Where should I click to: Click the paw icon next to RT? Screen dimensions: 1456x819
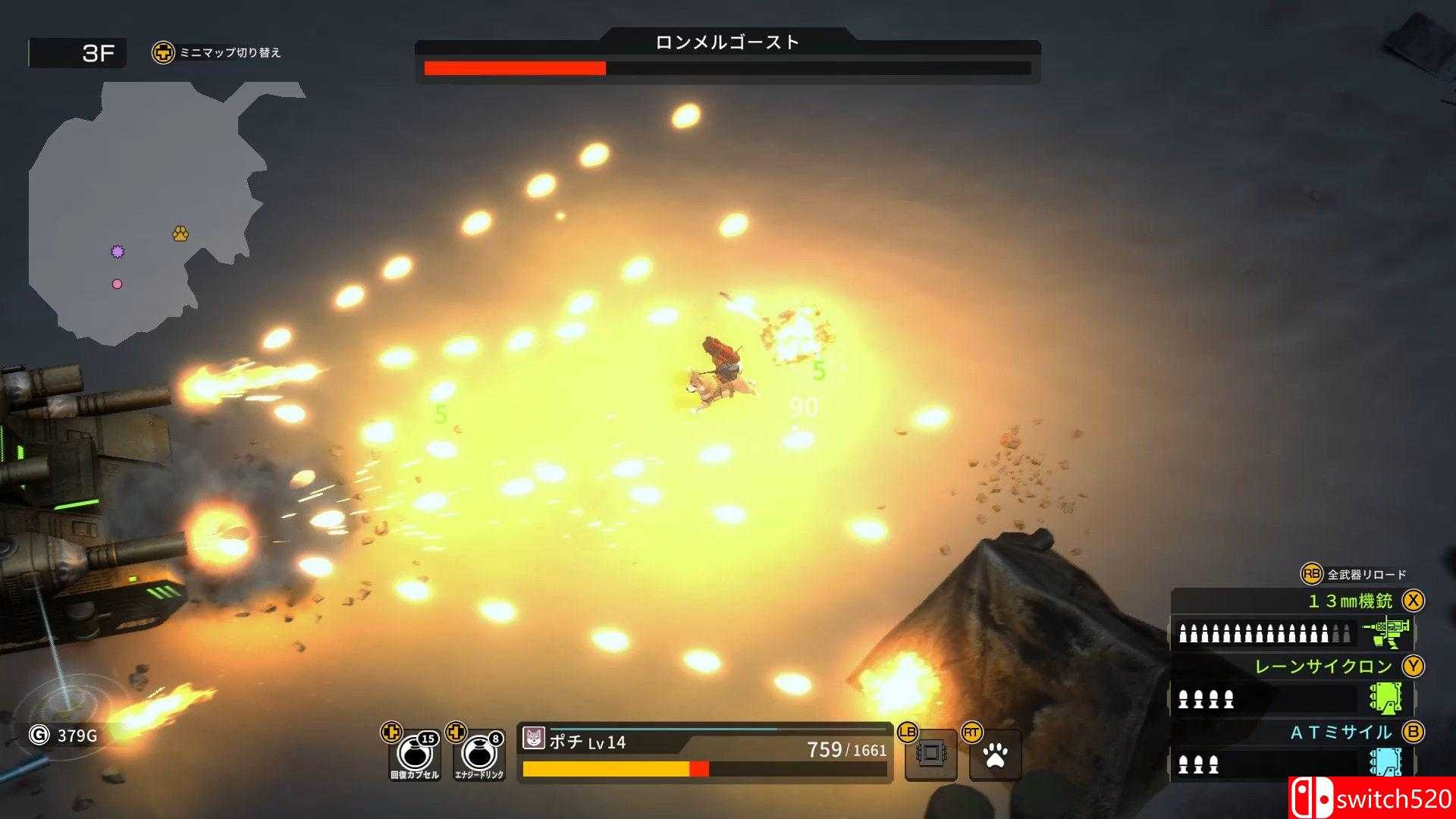tap(994, 755)
